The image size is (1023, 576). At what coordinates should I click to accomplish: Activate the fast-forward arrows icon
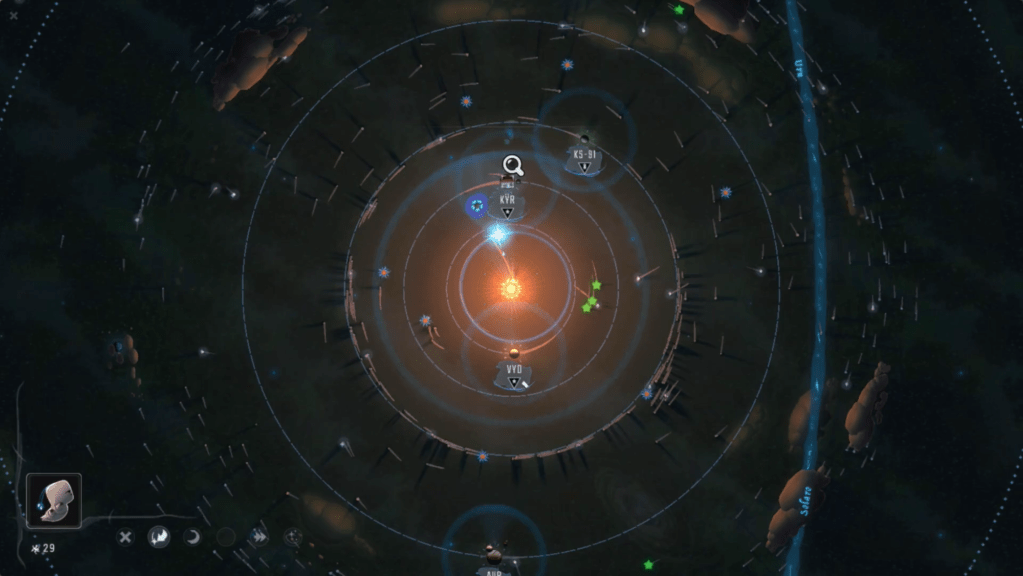point(259,537)
